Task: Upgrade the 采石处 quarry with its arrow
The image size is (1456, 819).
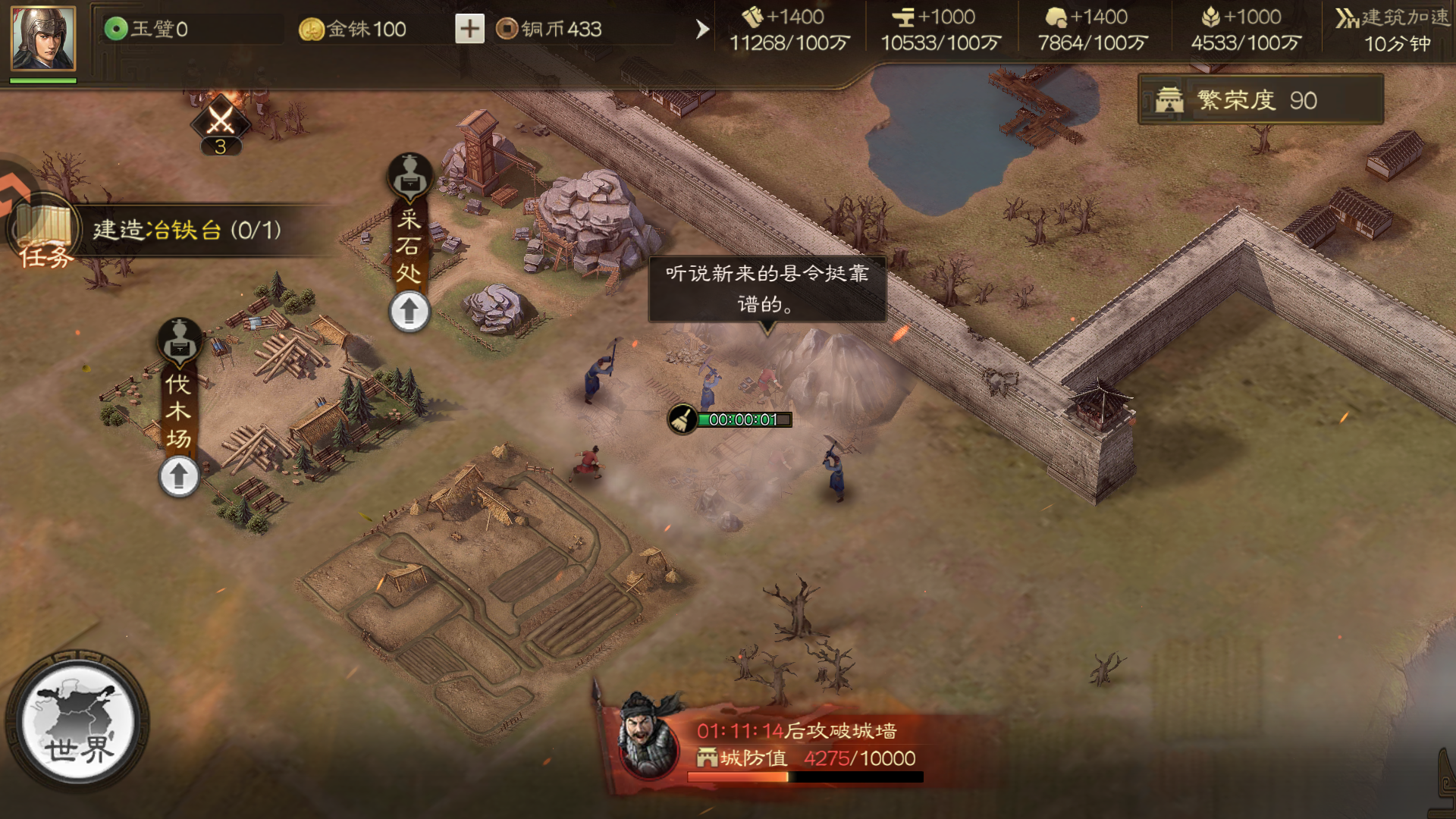Action: coord(409,312)
